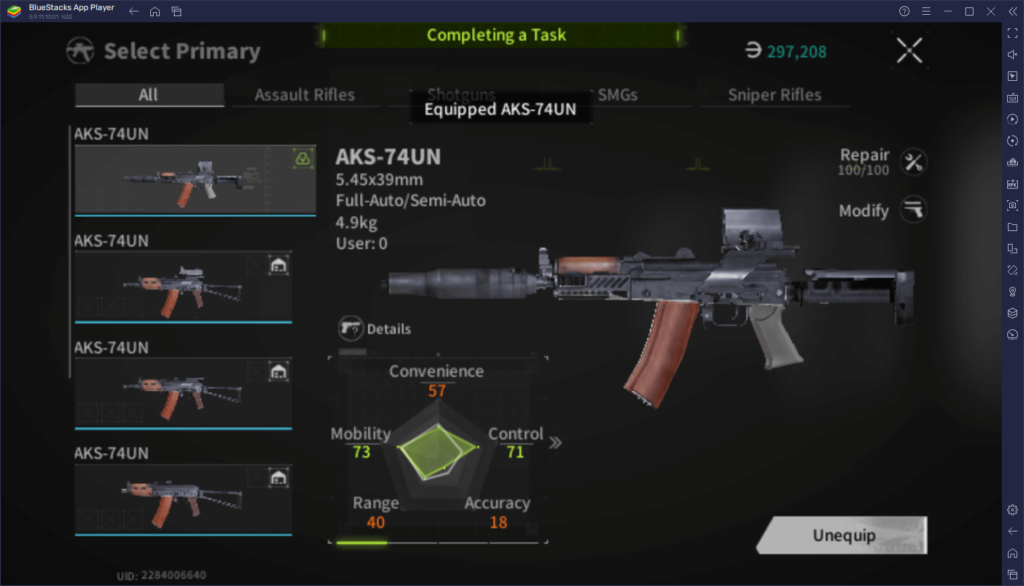Repair the weapon using the wrench icon

click(x=913, y=161)
